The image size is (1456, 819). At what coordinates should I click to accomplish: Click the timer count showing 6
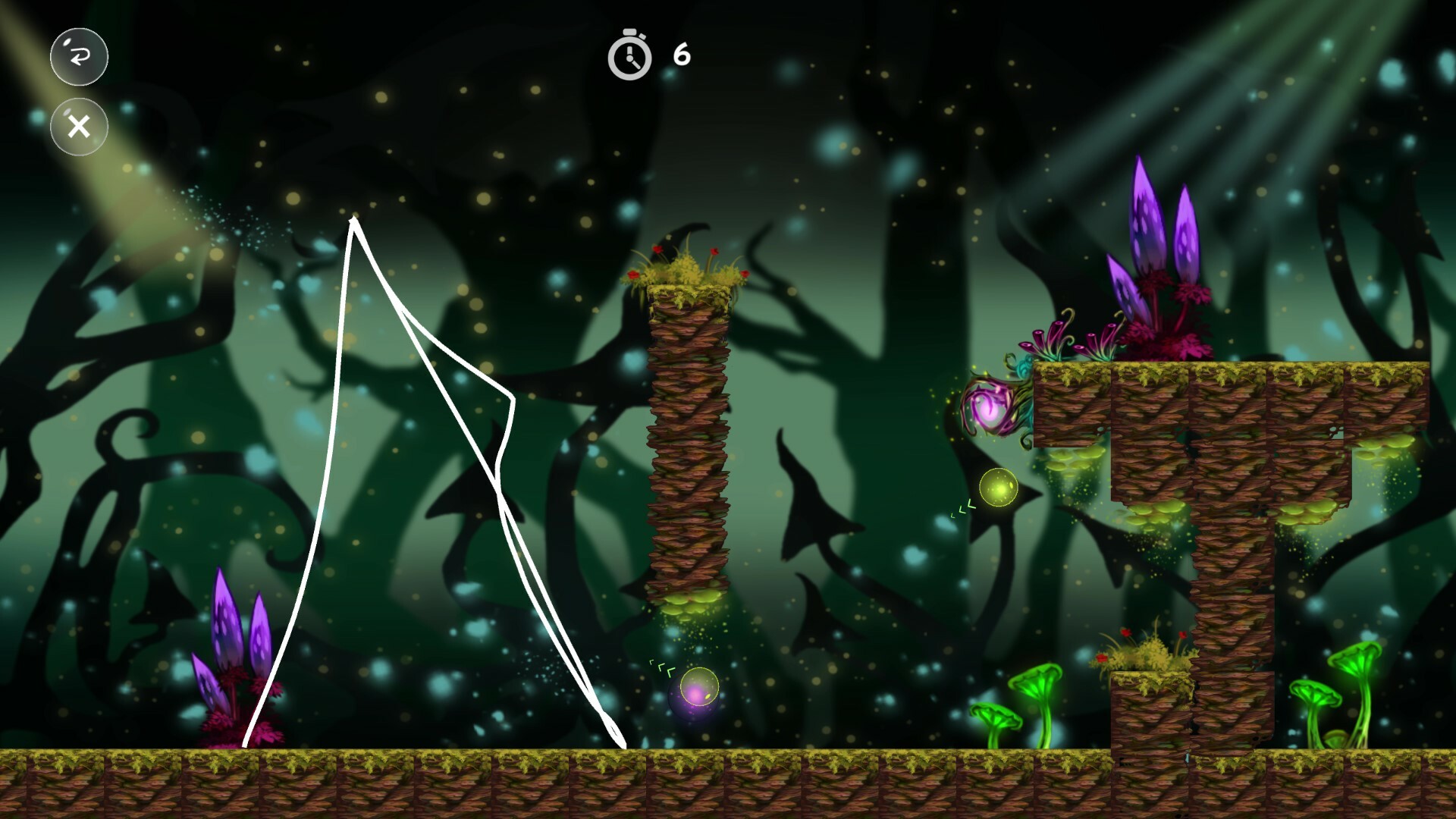(x=680, y=55)
